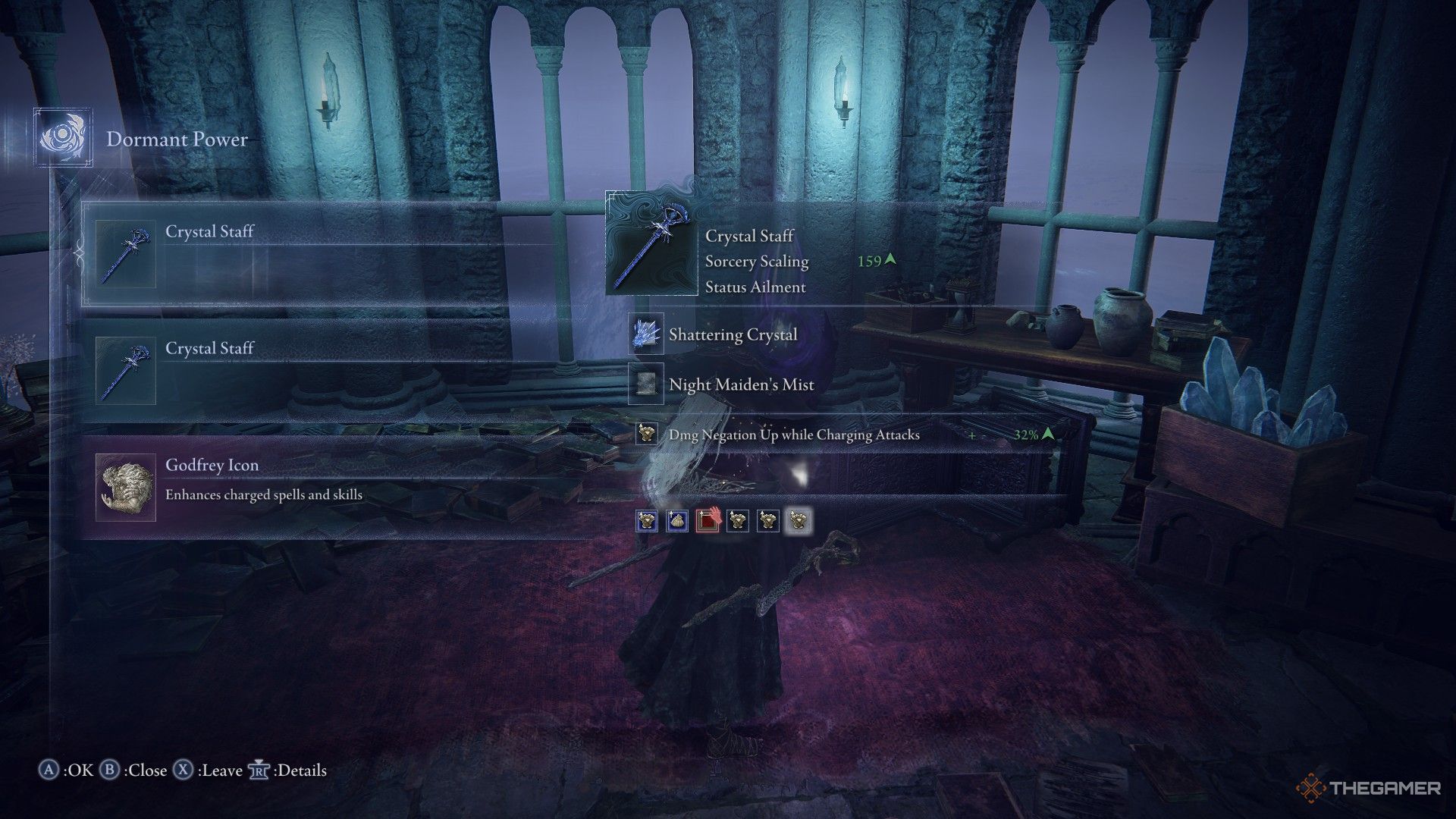Click the blue-background armor passive icon
The width and height of the screenshot is (1456, 819).
pyautogui.click(x=646, y=520)
